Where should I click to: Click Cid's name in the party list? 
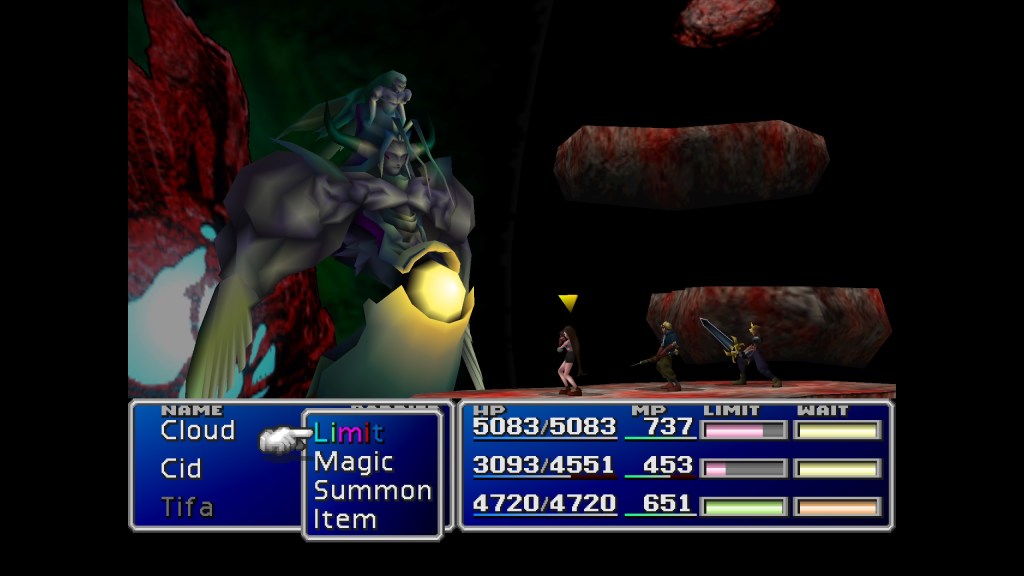(181, 469)
